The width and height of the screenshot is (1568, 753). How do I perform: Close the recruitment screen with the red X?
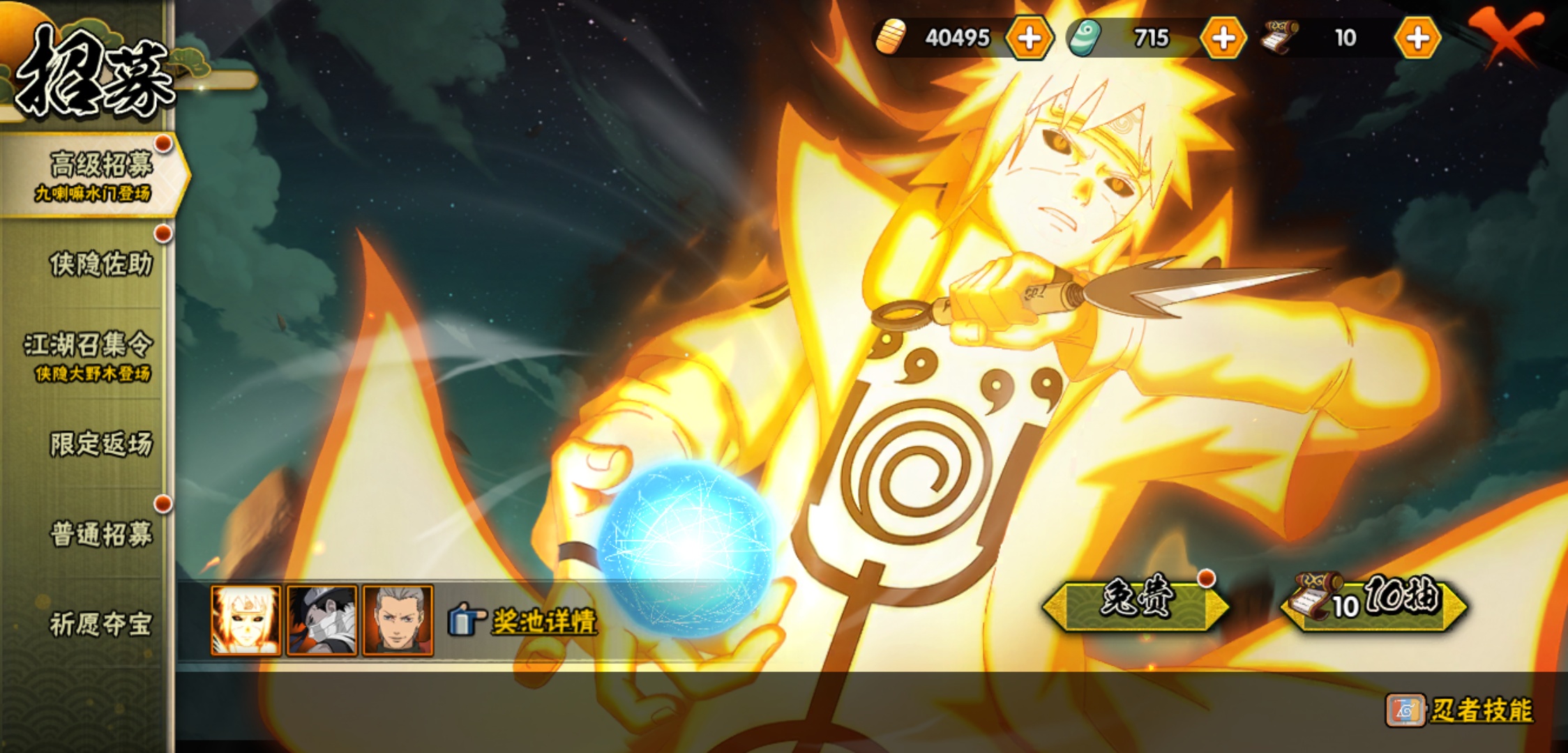[x=1507, y=36]
